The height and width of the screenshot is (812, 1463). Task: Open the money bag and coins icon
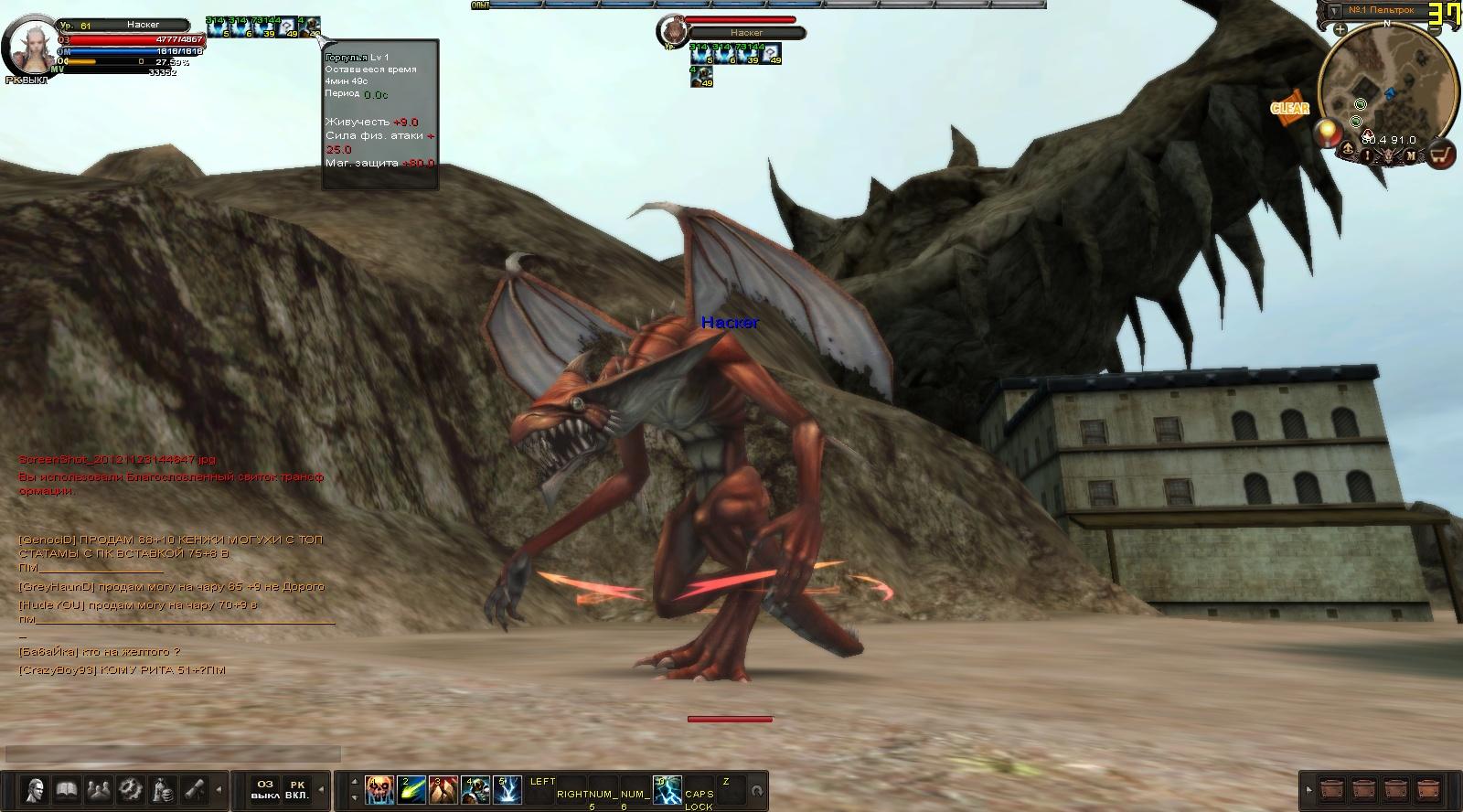[x=163, y=788]
